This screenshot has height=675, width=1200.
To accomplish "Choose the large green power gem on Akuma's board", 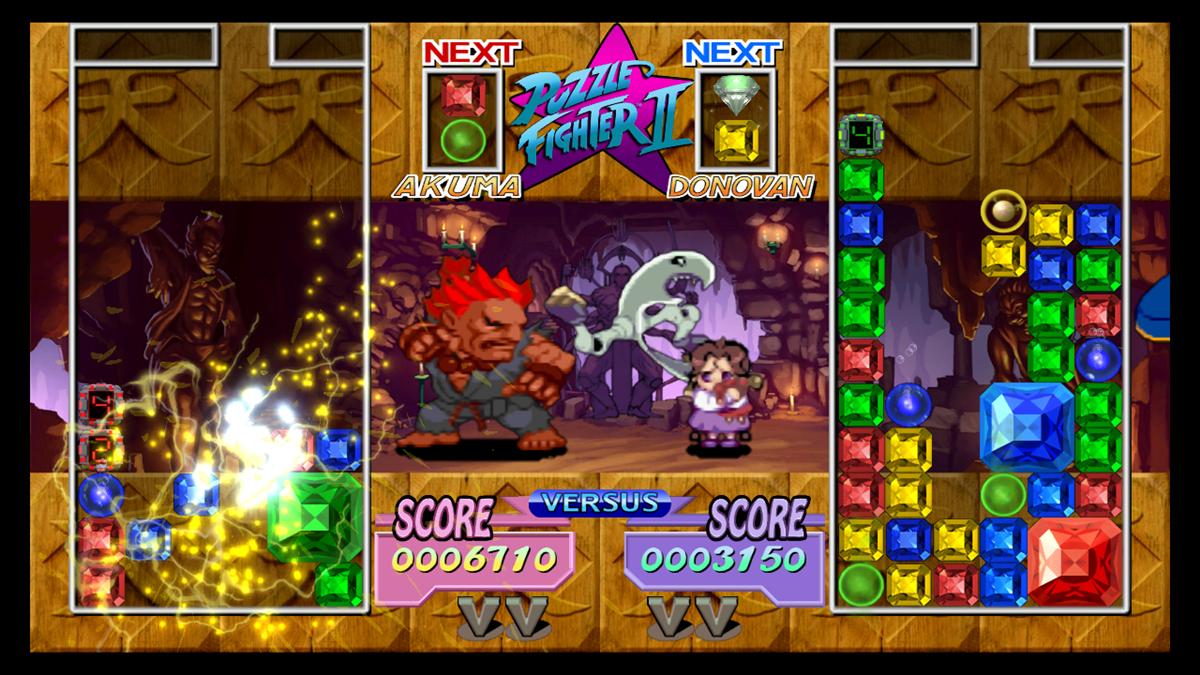I will click(315, 516).
